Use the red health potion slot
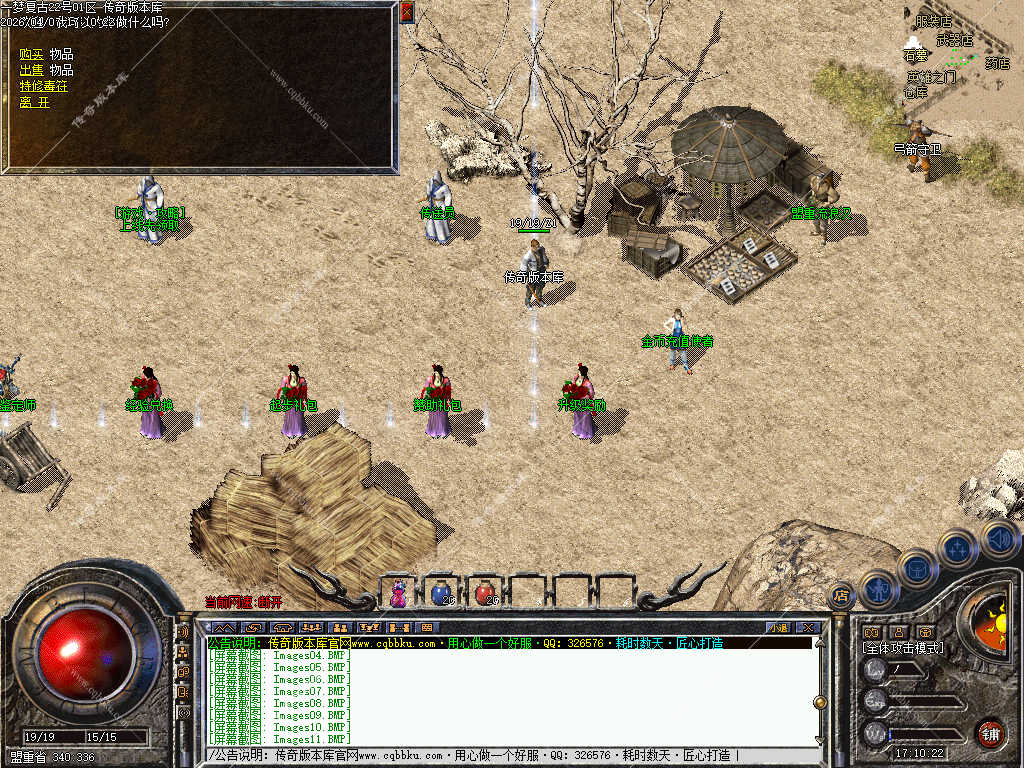 pyautogui.click(x=485, y=593)
